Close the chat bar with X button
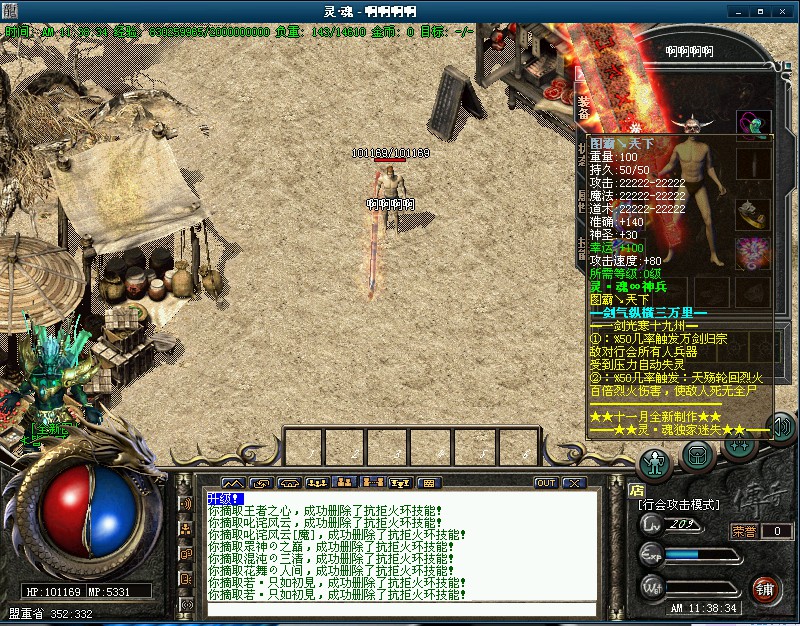The width and height of the screenshot is (800, 626). tap(574, 483)
